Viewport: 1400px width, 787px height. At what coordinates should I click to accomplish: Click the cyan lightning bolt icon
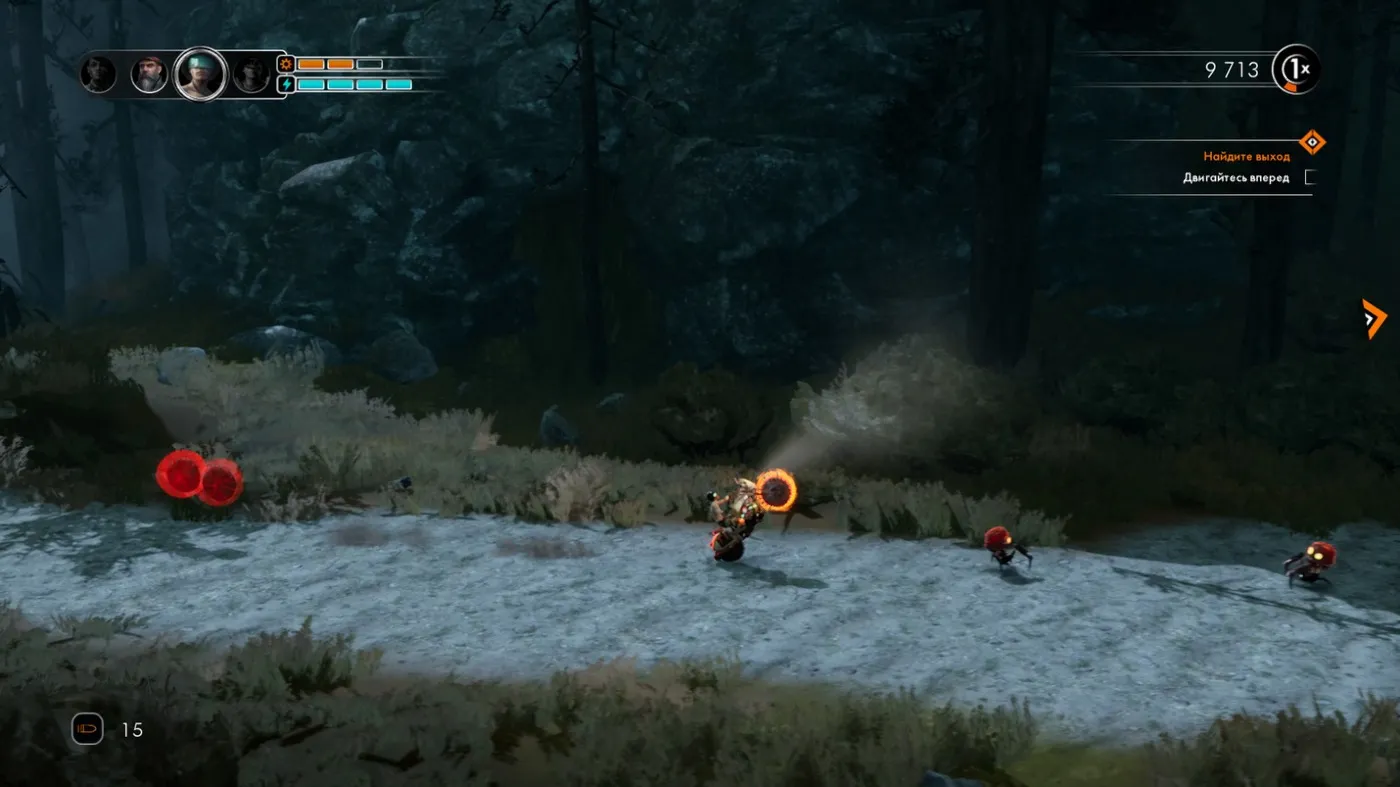coord(286,84)
